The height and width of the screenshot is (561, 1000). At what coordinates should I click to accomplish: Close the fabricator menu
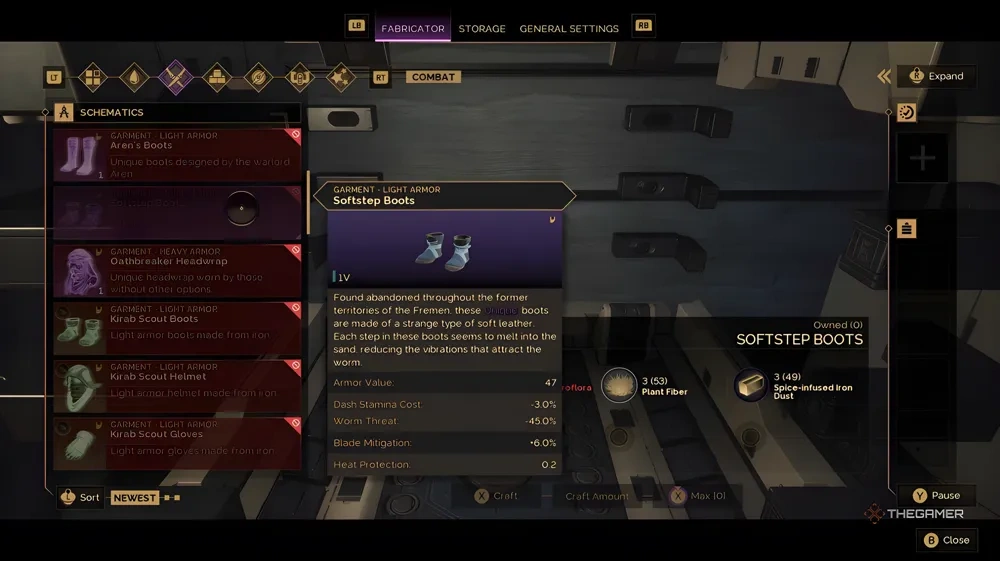pos(945,540)
